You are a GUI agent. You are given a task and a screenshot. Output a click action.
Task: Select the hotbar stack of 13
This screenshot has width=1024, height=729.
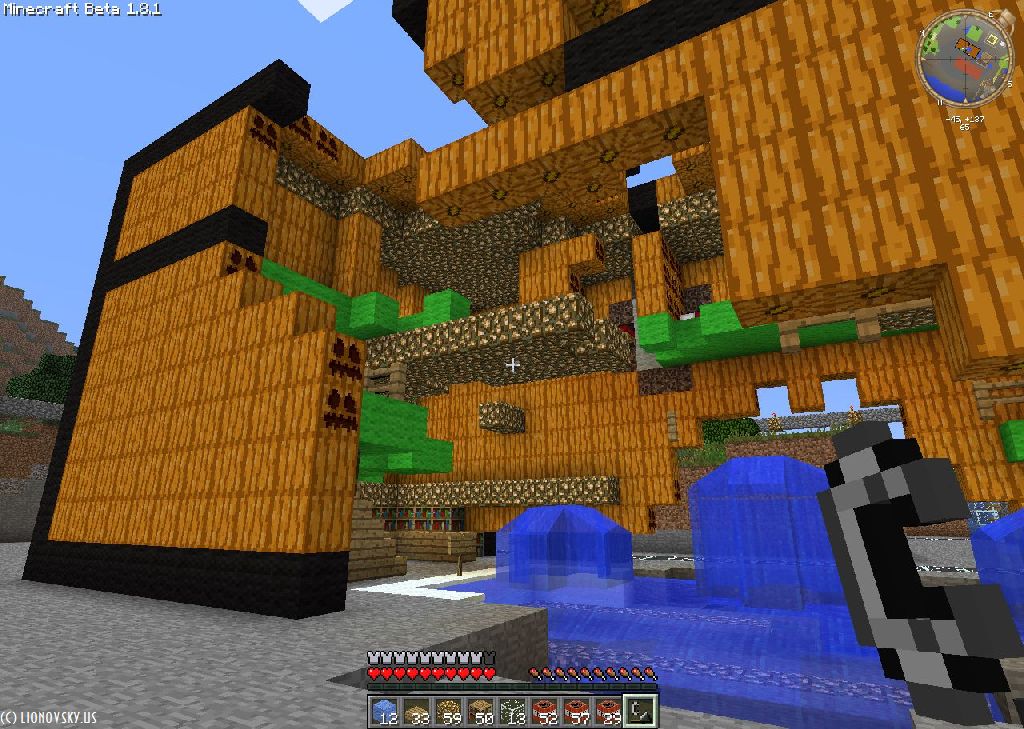[x=511, y=711]
